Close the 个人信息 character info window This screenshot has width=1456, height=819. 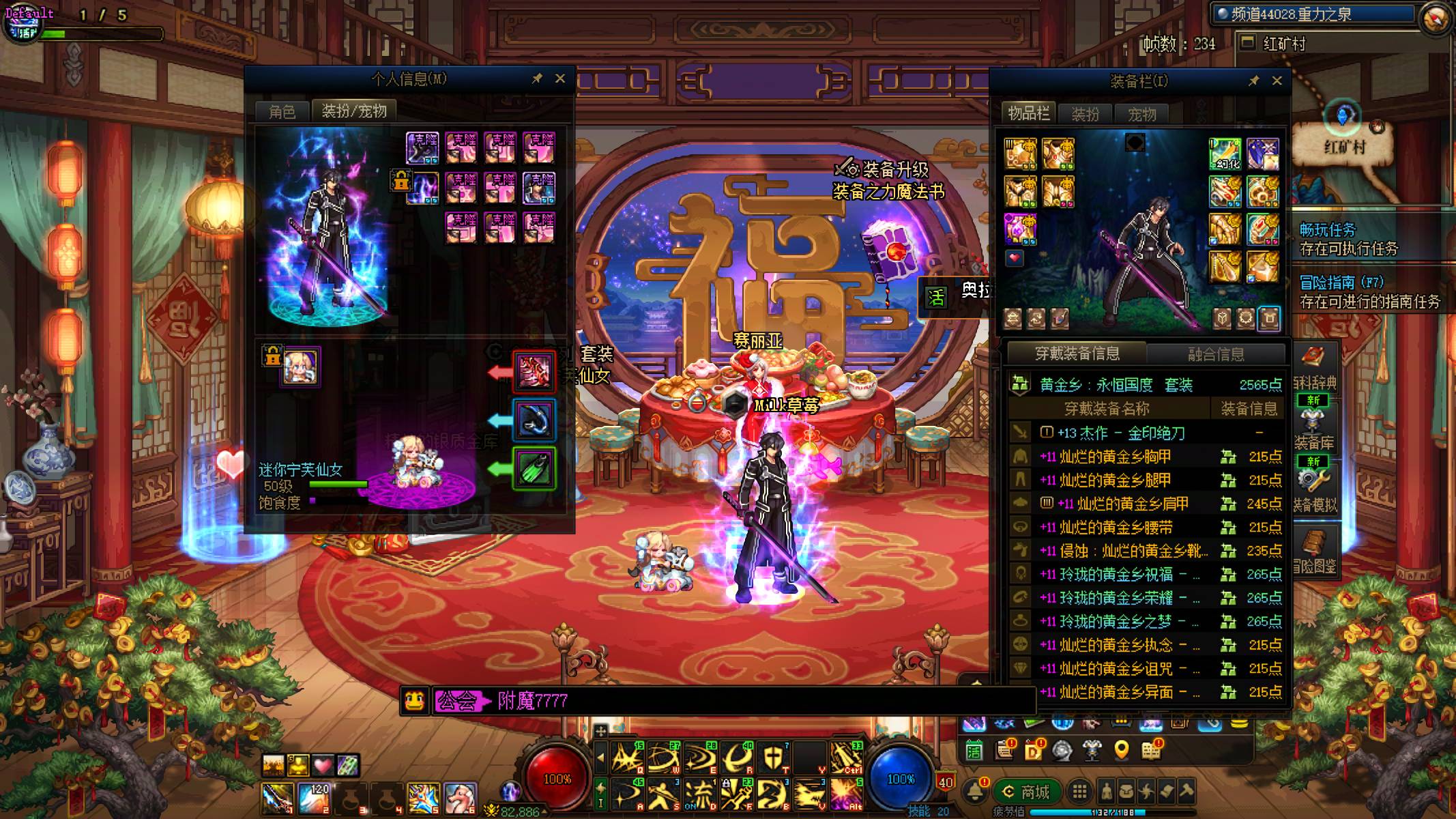pos(560,78)
